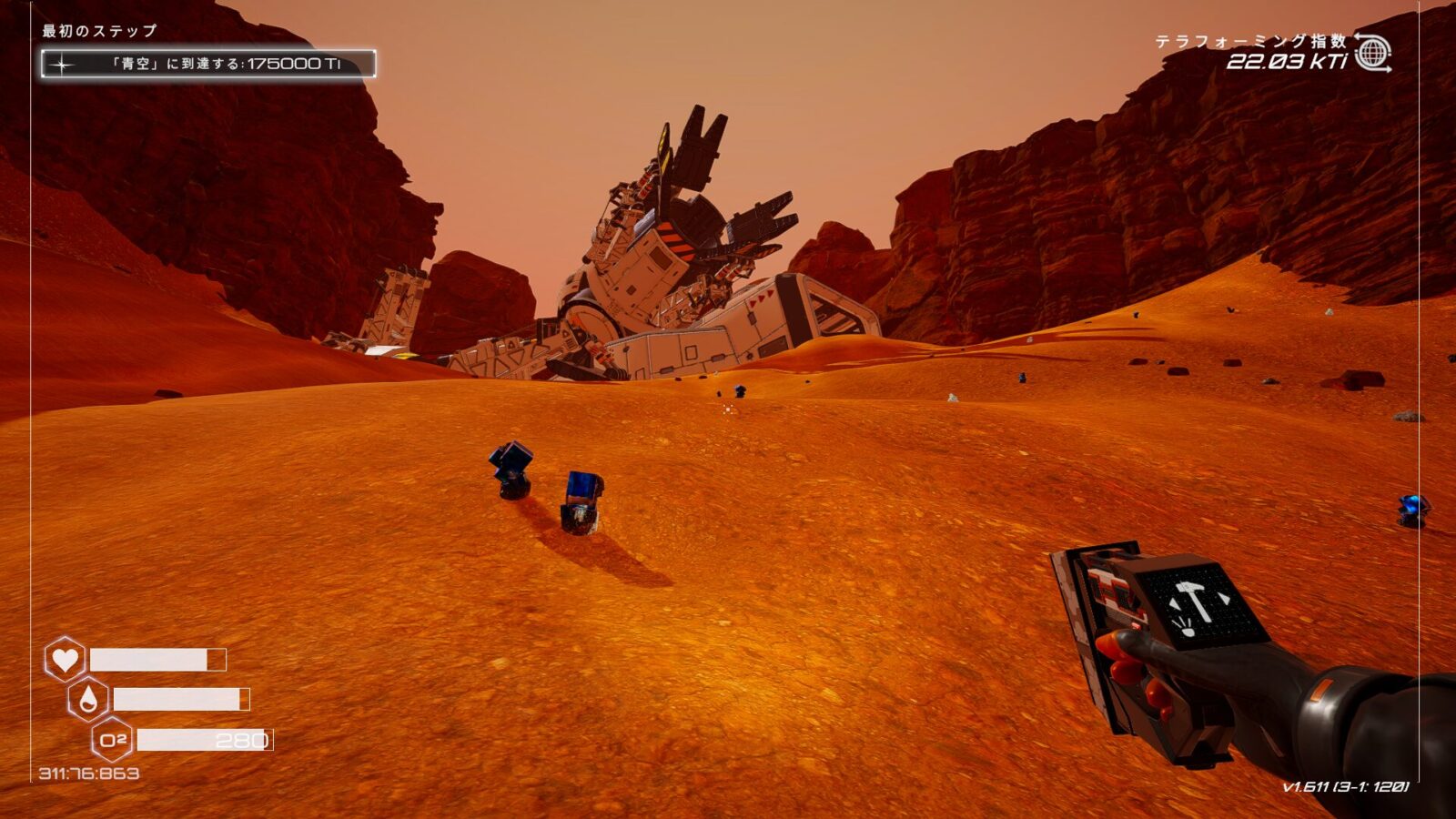
Task: Click the sparkle icon beside the objective text
Action: pos(60,62)
